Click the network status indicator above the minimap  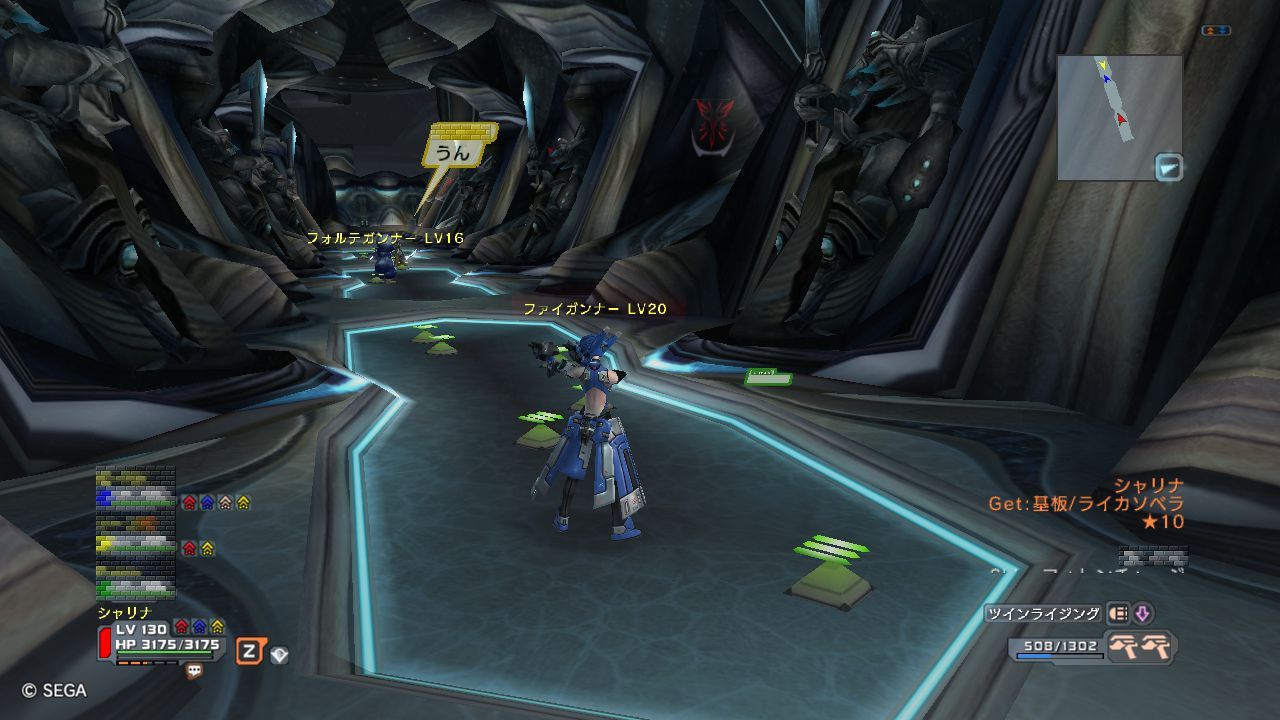click(1216, 31)
